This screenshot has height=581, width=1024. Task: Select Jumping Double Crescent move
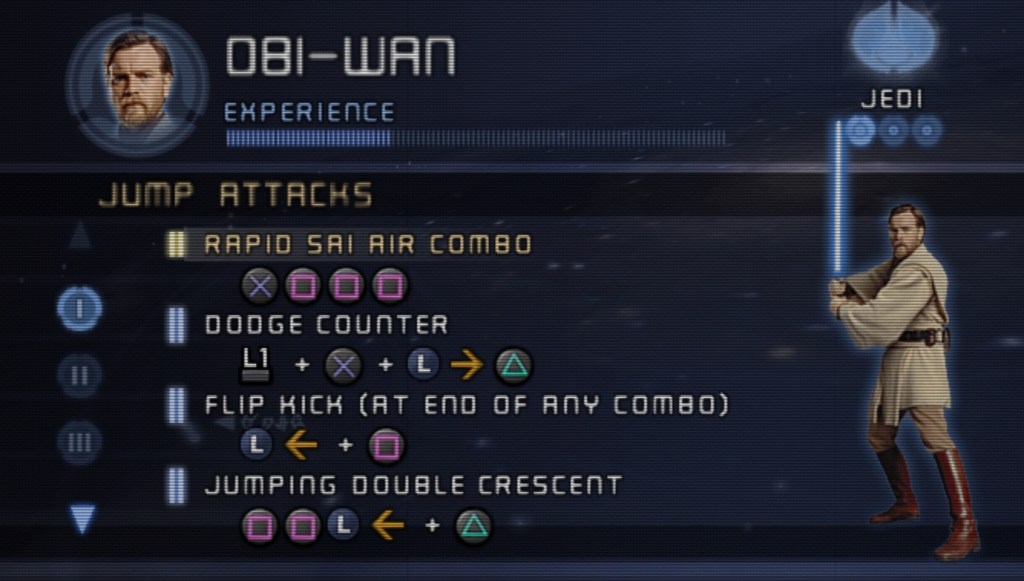pyautogui.click(x=412, y=486)
